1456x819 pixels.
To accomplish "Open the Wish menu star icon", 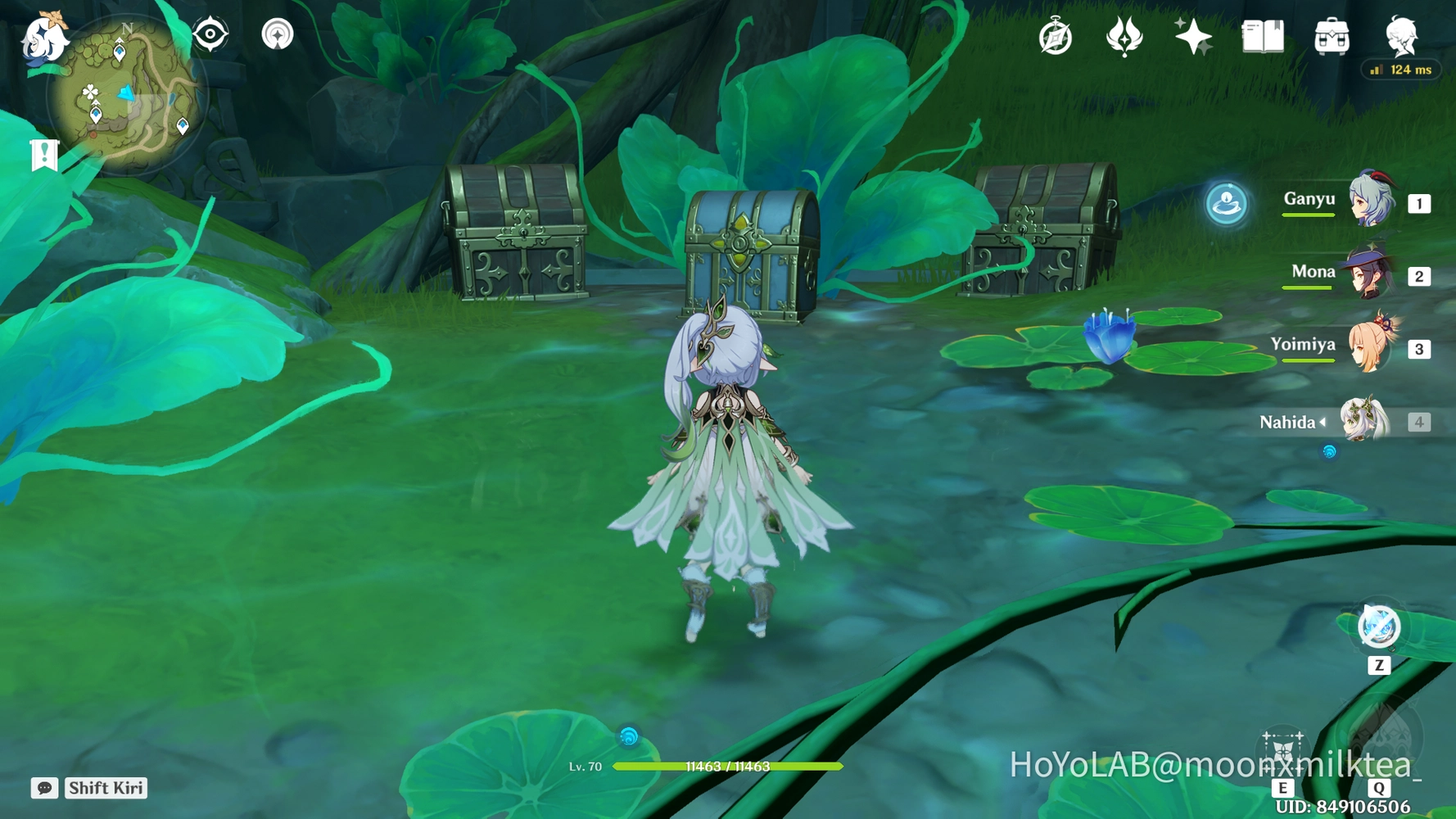I will click(1194, 36).
